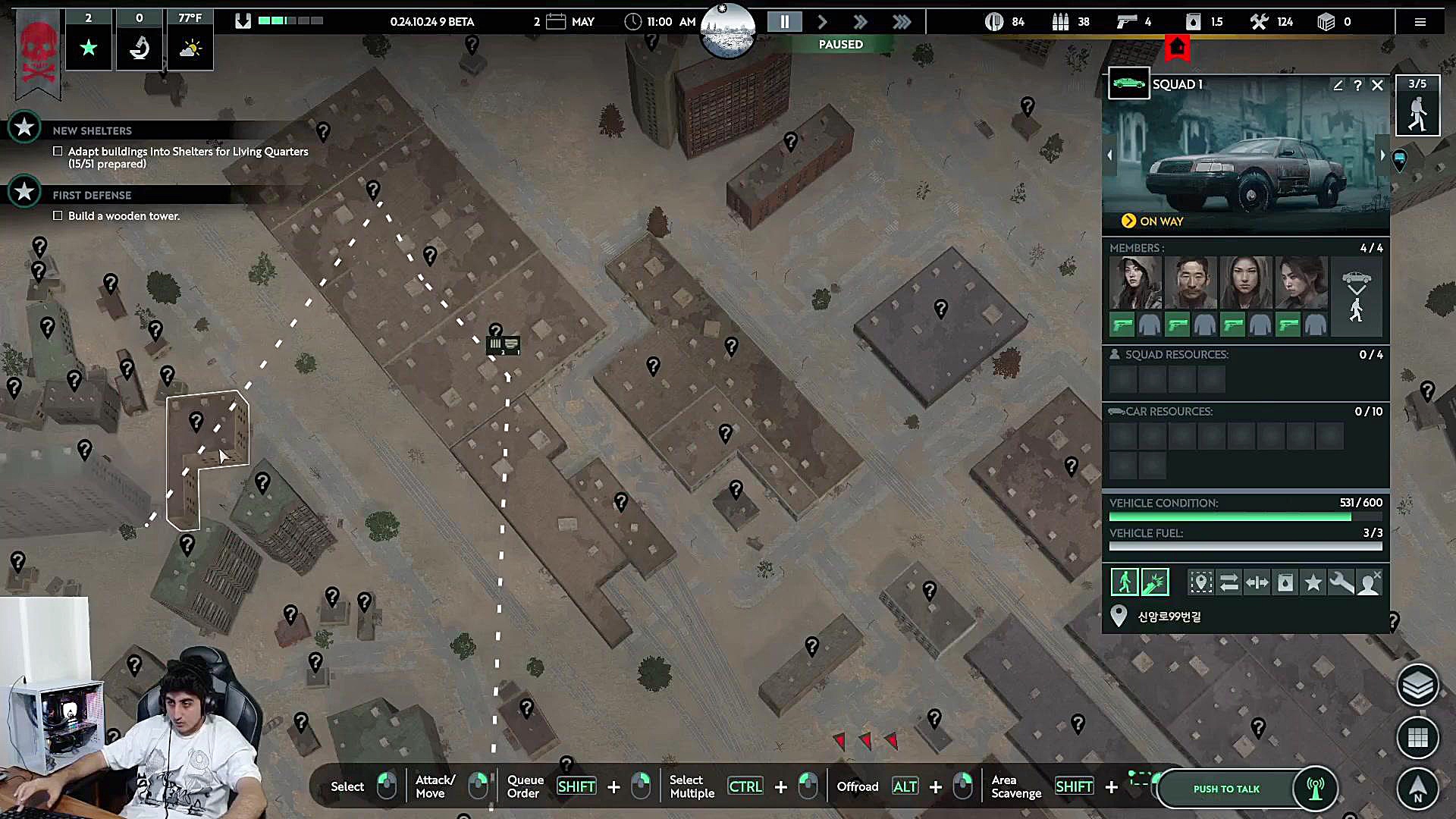Open the map layers button
Screen dimensions: 1456x819
click(x=1417, y=686)
